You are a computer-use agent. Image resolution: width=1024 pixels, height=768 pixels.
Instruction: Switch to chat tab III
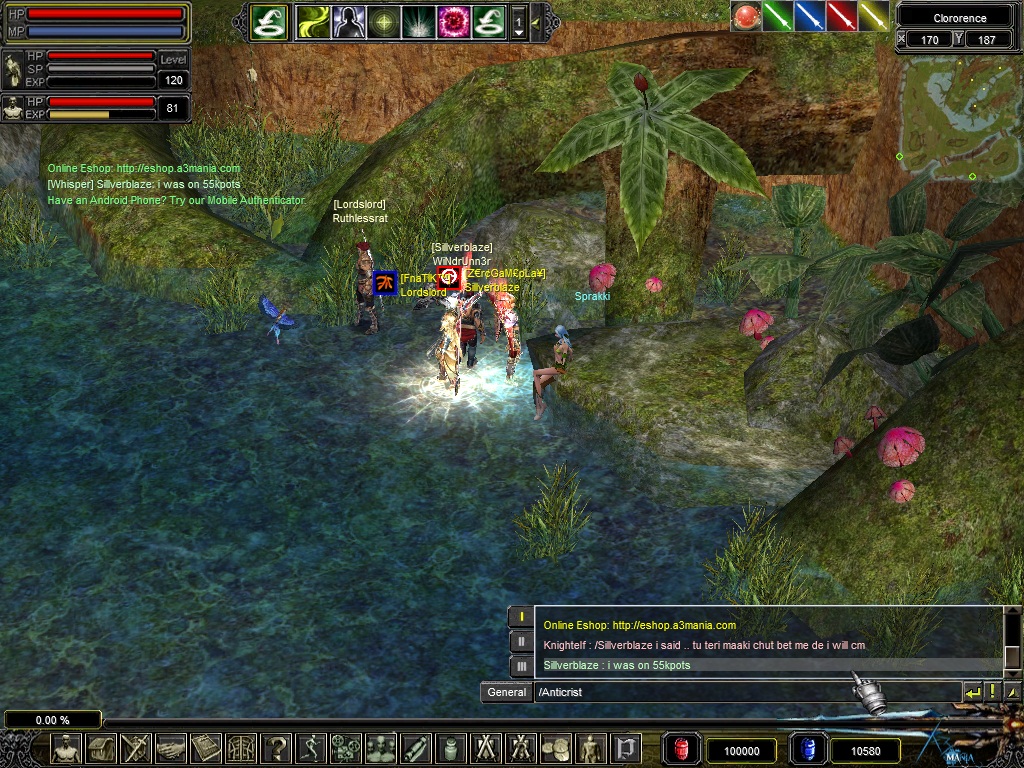click(521, 666)
